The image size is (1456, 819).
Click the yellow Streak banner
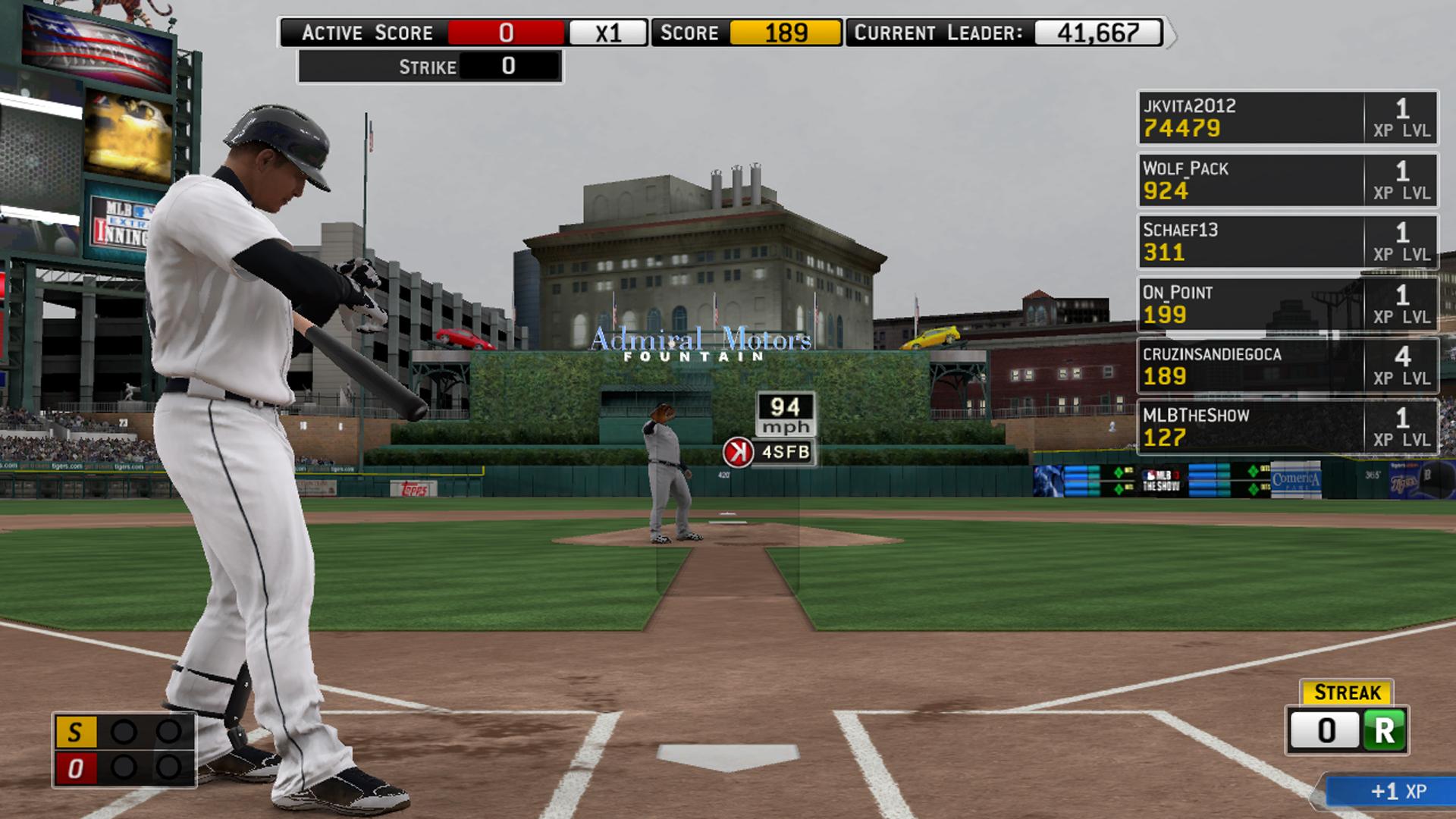point(1346,692)
